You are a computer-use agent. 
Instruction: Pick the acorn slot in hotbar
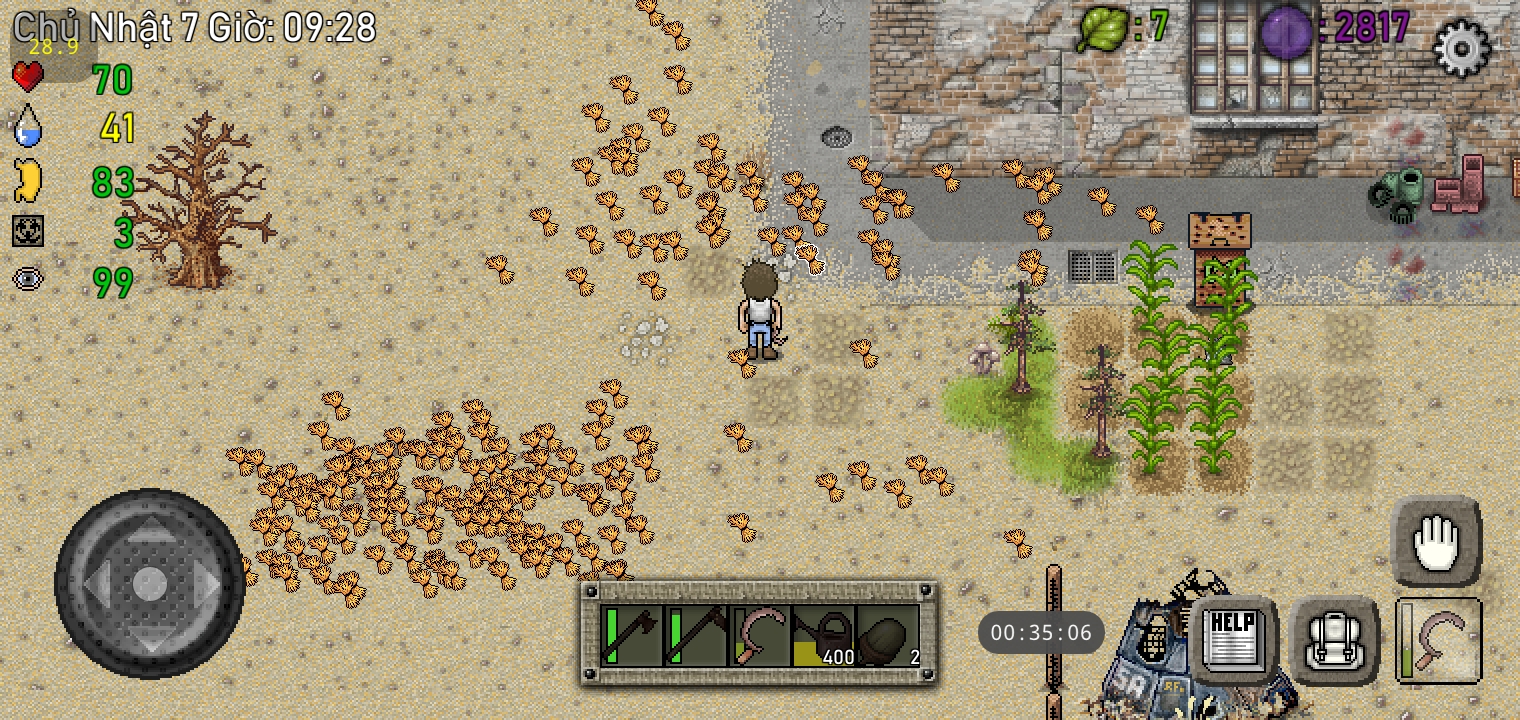[x=888, y=636]
